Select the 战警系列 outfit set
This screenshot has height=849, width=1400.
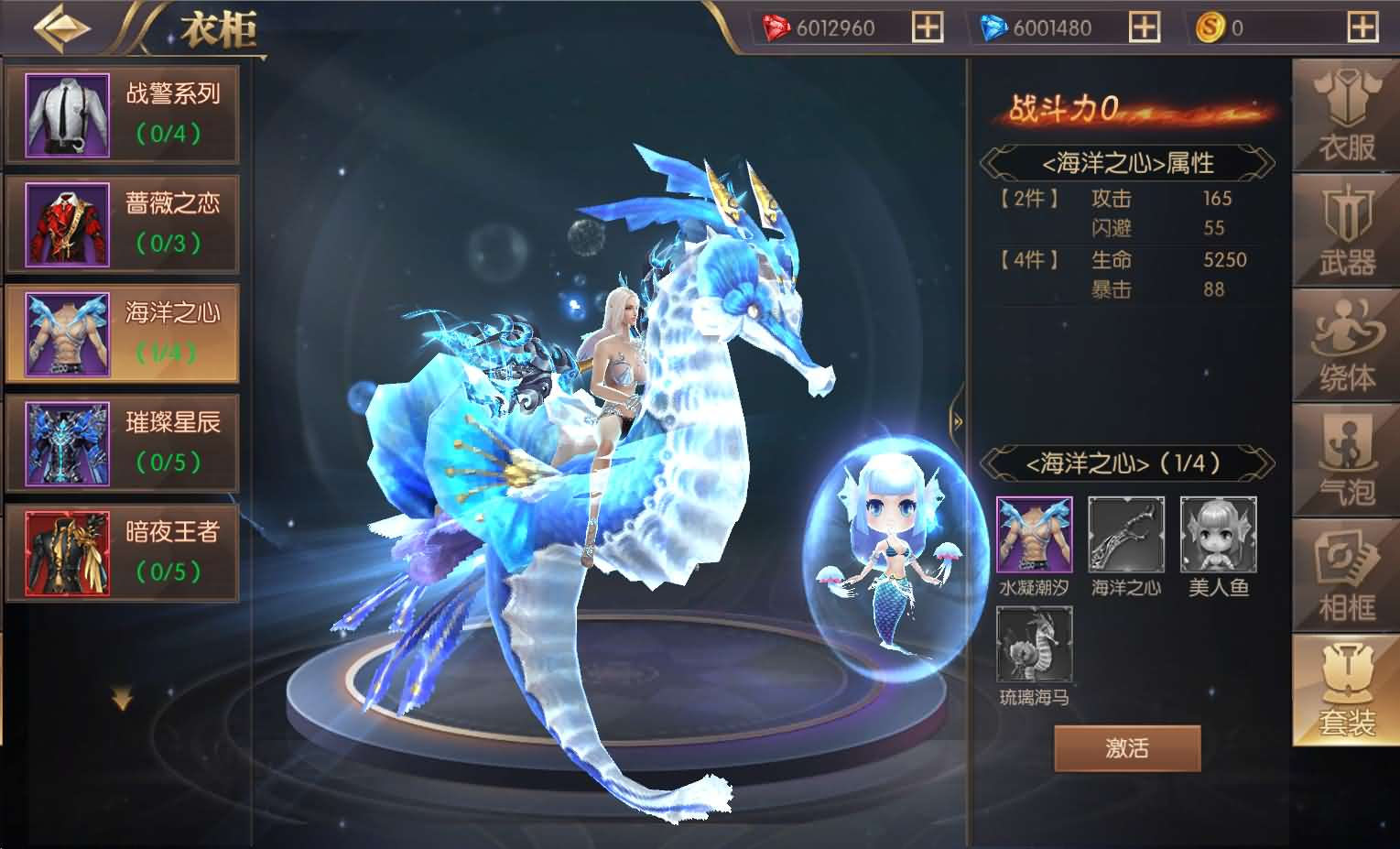[x=123, y=115]
